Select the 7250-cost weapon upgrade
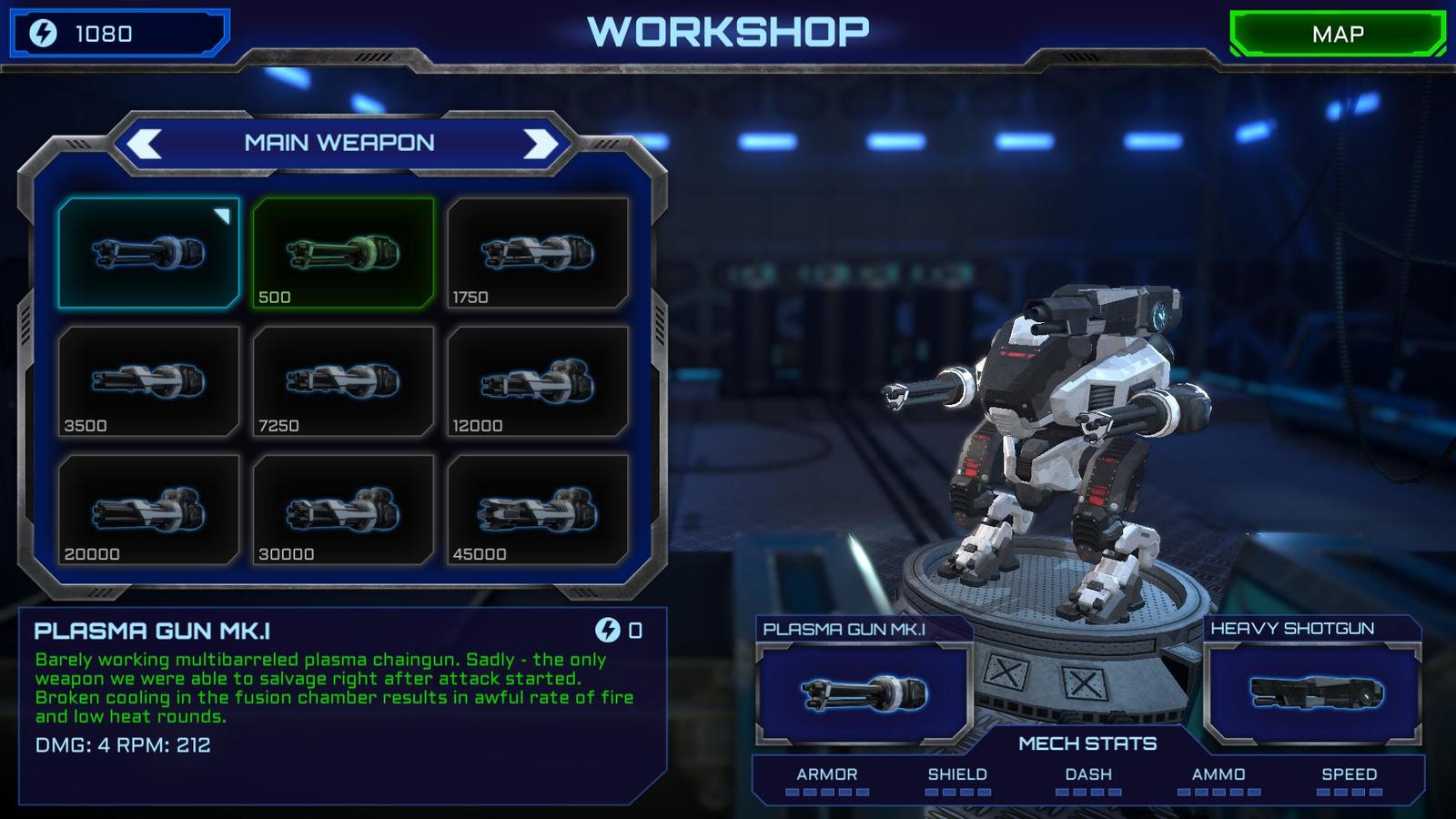 [343, 380]
